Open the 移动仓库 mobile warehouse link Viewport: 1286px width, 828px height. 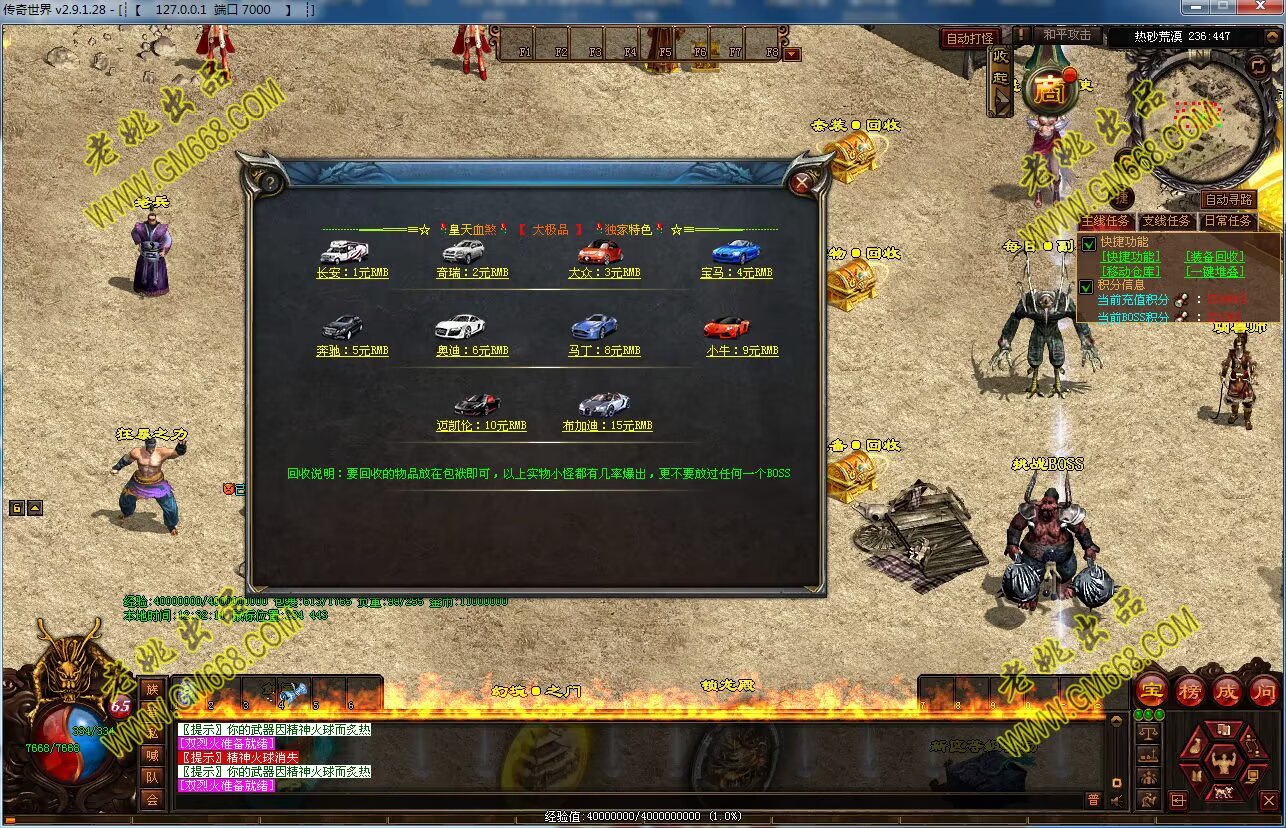pos(1130,271)
